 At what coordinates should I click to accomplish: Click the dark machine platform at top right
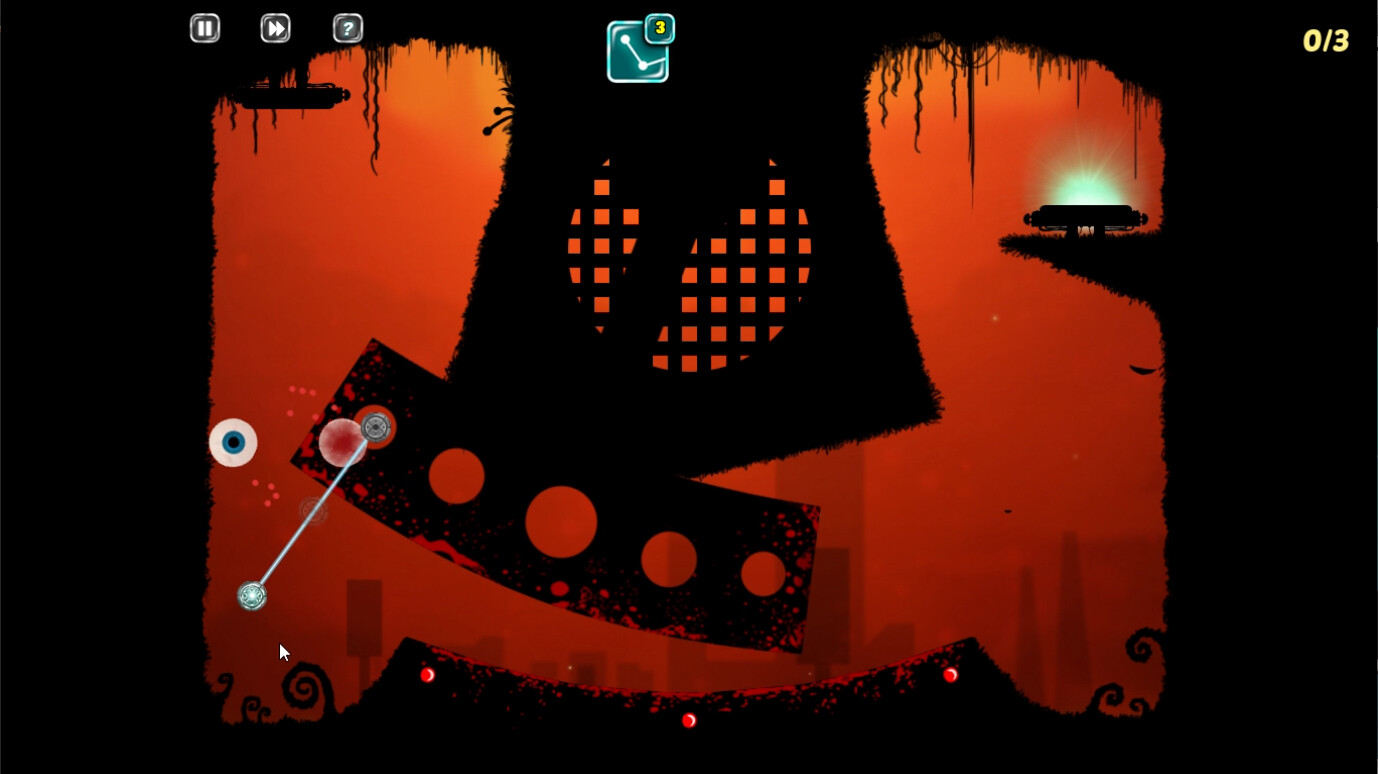click(x=1085, y=218)
